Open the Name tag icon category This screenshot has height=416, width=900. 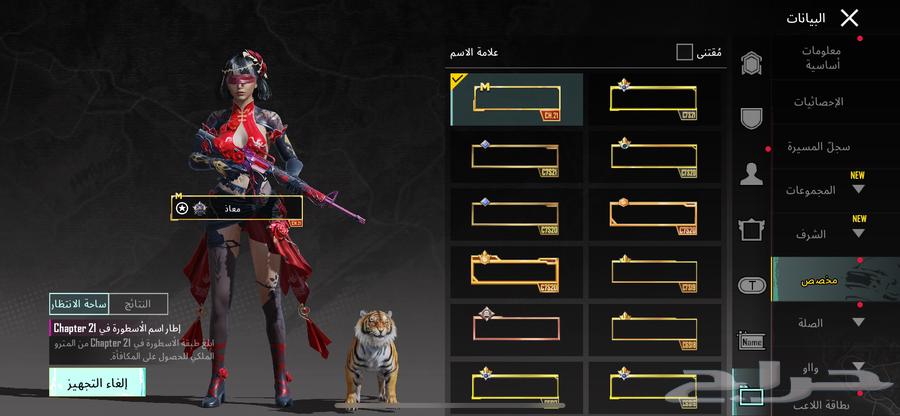point(752,341)
